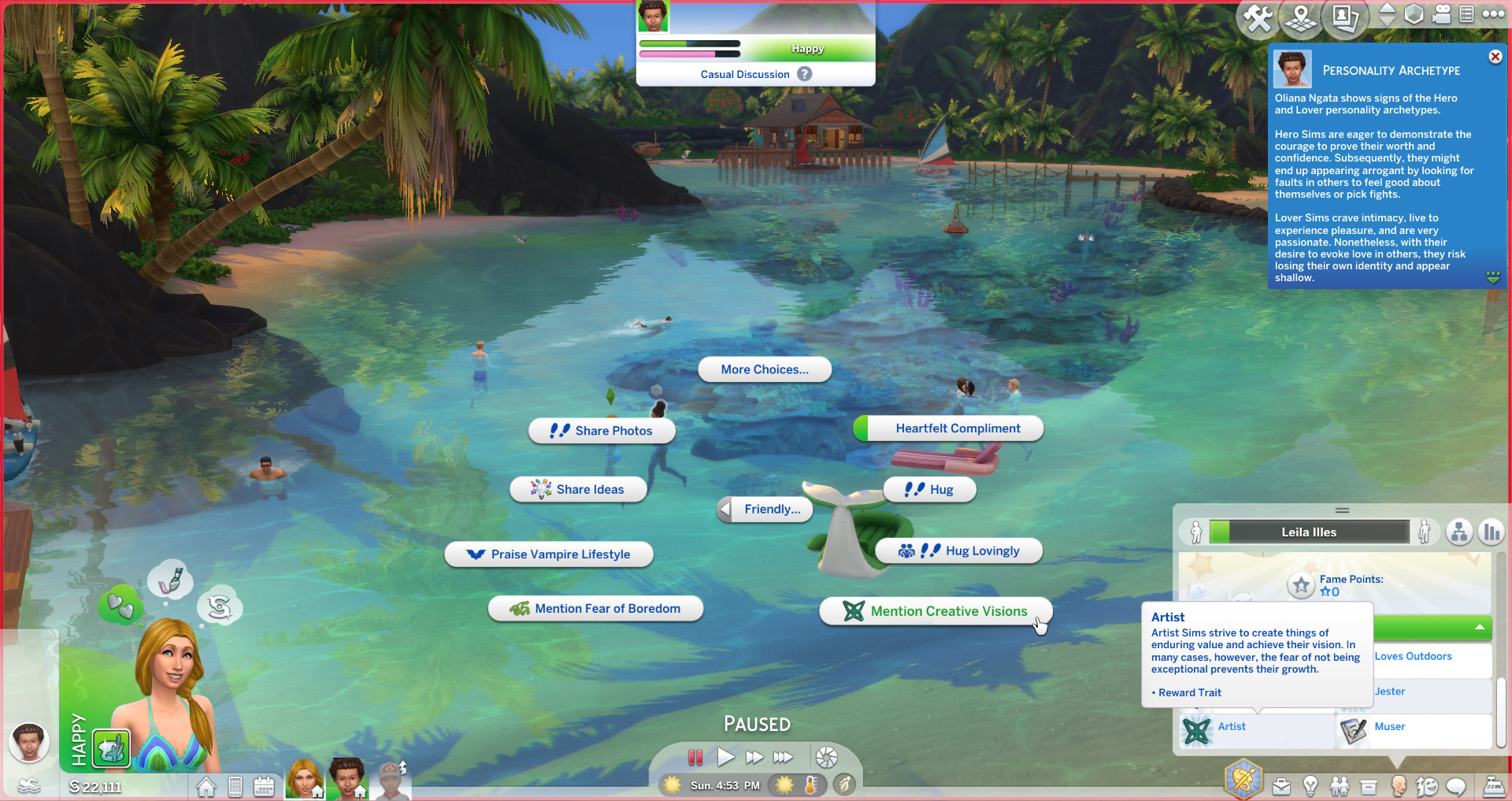Image resolution: width=1512 pixels, height=801 pixels.
Task: Pause the game with the pause control
Action: click(x=695, y=757)
